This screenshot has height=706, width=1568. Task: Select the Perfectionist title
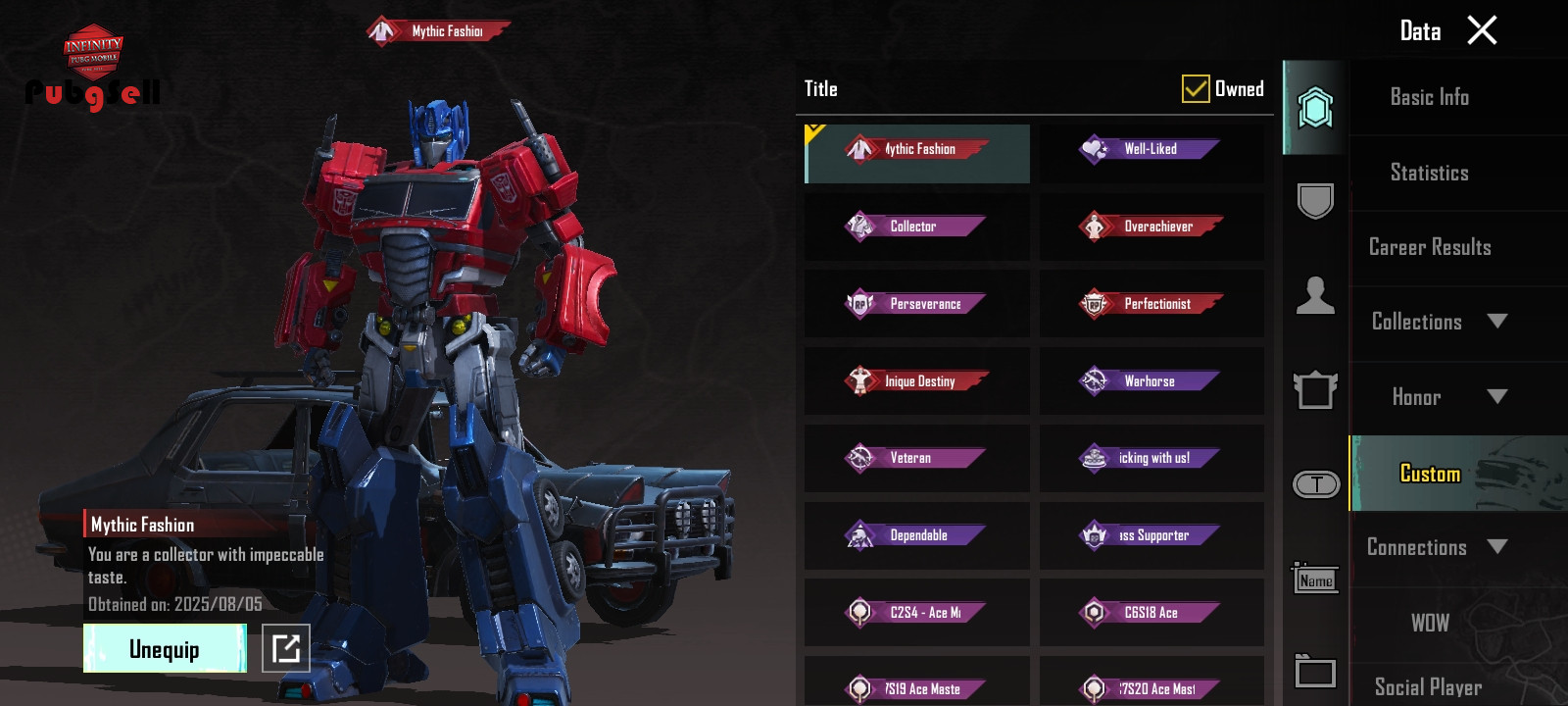click(1151, 304)
